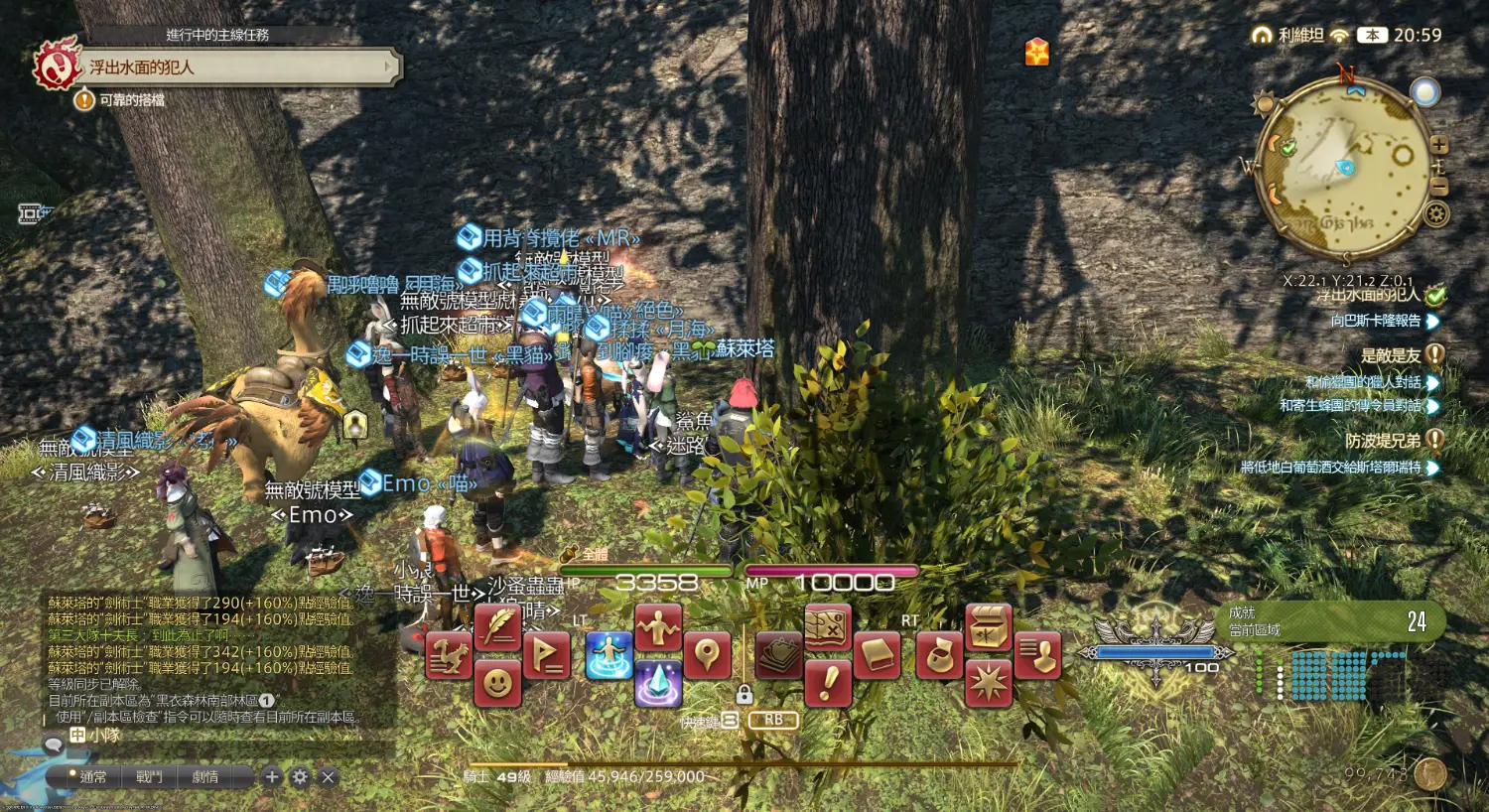Image resolution: width=1489 pixels, height=812 pixels.
Task: Click the 向巴斯卡隆報告 quest objective
Action: [1376, 321]
